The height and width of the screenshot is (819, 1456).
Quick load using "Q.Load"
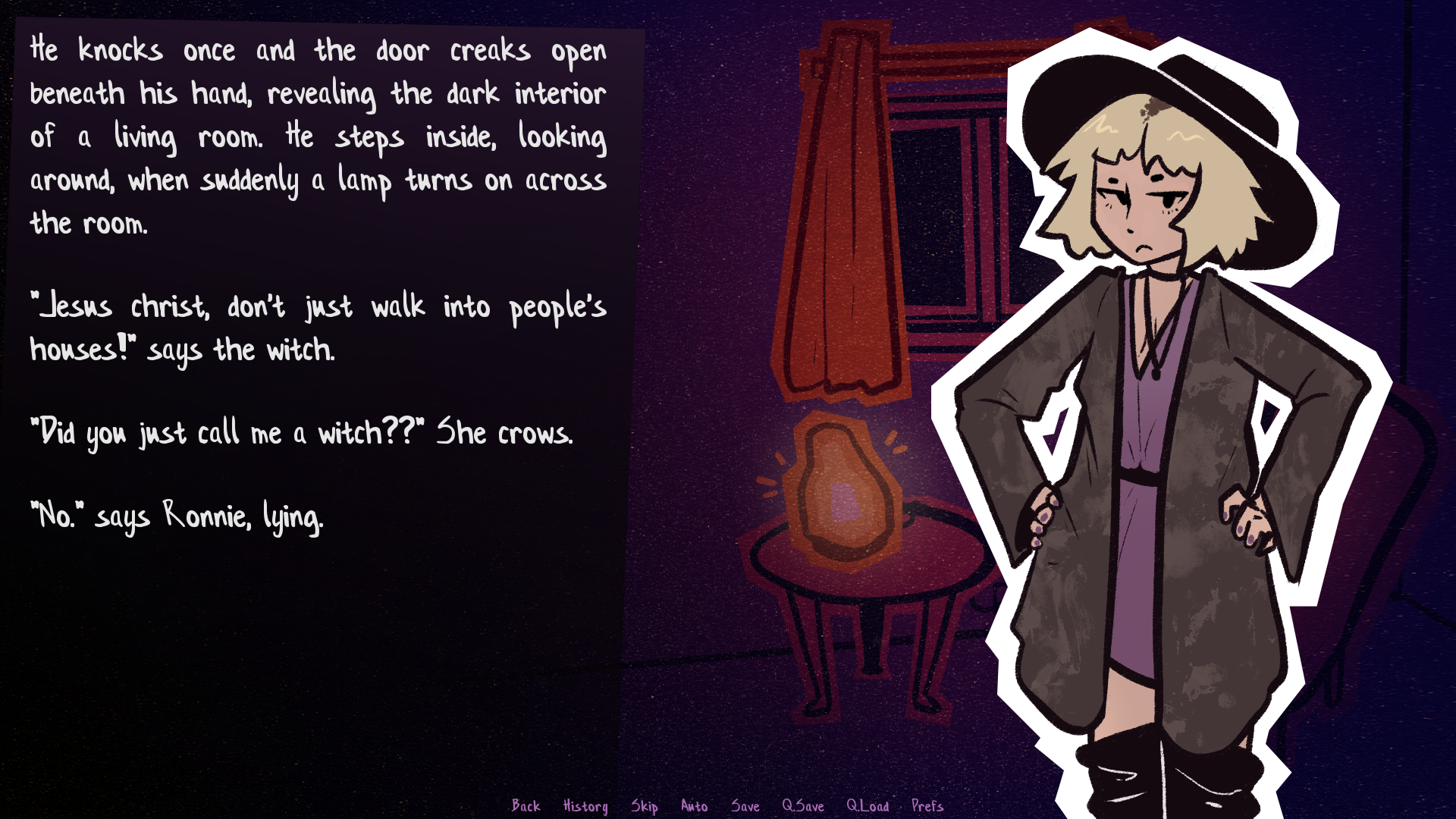[x=868, y=806]
